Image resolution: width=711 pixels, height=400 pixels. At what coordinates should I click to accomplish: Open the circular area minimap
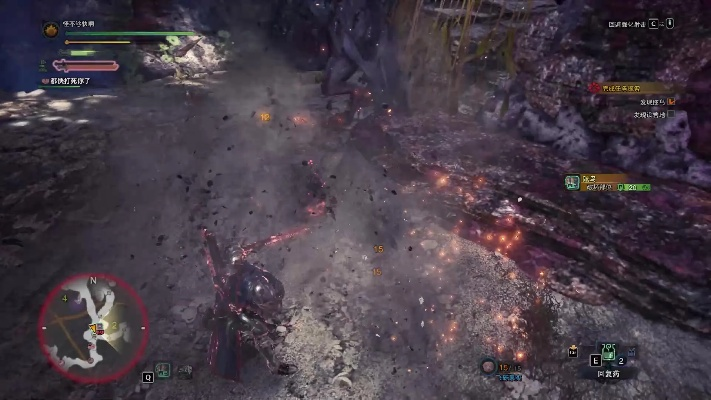(x=92, y=322)
